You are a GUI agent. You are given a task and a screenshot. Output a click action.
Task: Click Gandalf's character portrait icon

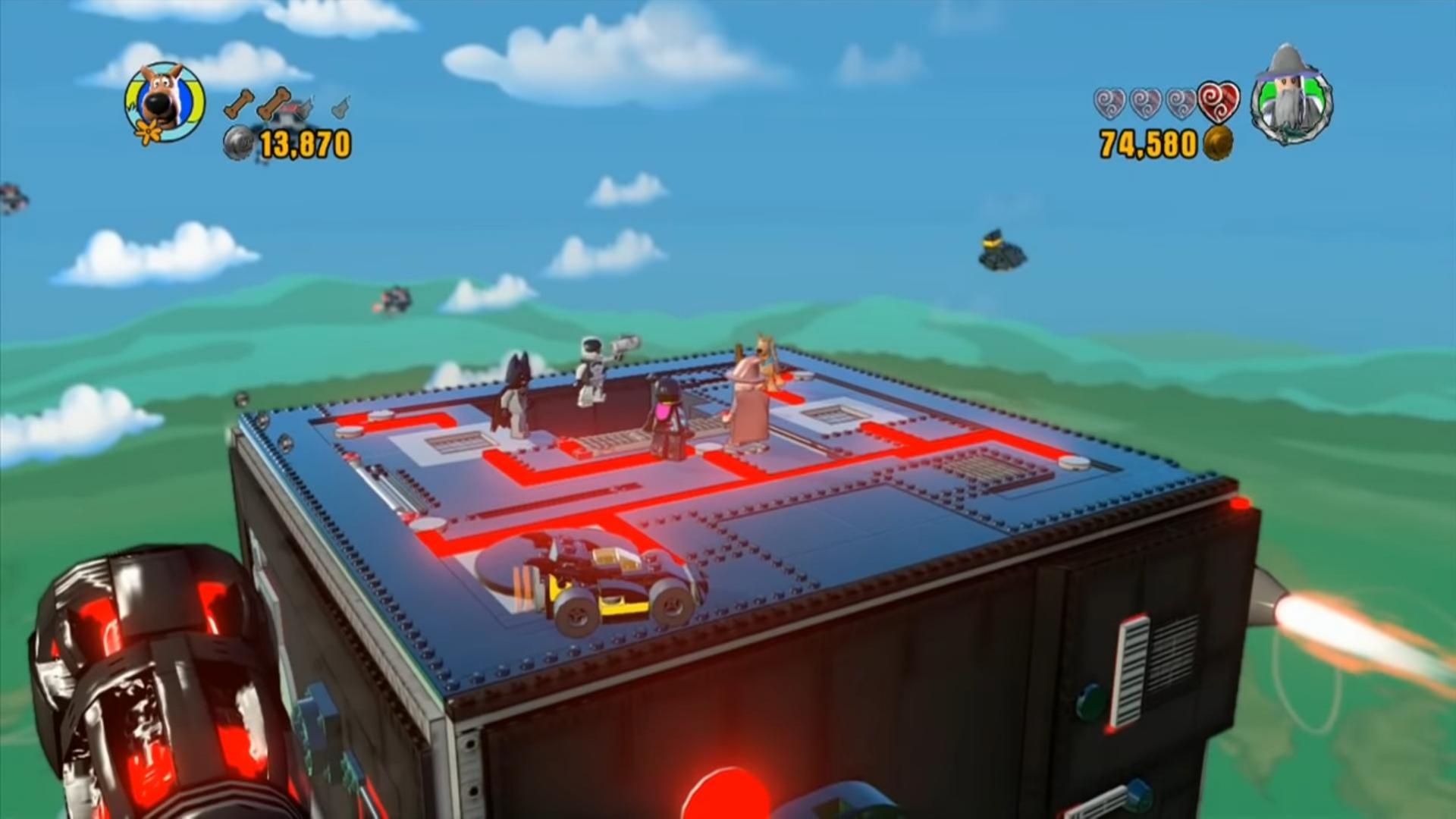pos(1289,99)
